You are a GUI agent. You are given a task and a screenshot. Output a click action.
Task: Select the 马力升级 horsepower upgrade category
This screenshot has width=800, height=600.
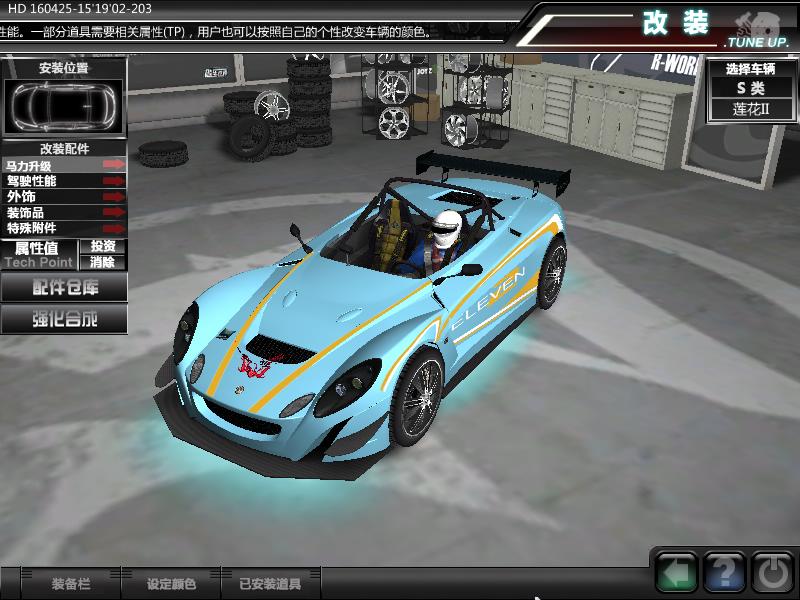65,165
